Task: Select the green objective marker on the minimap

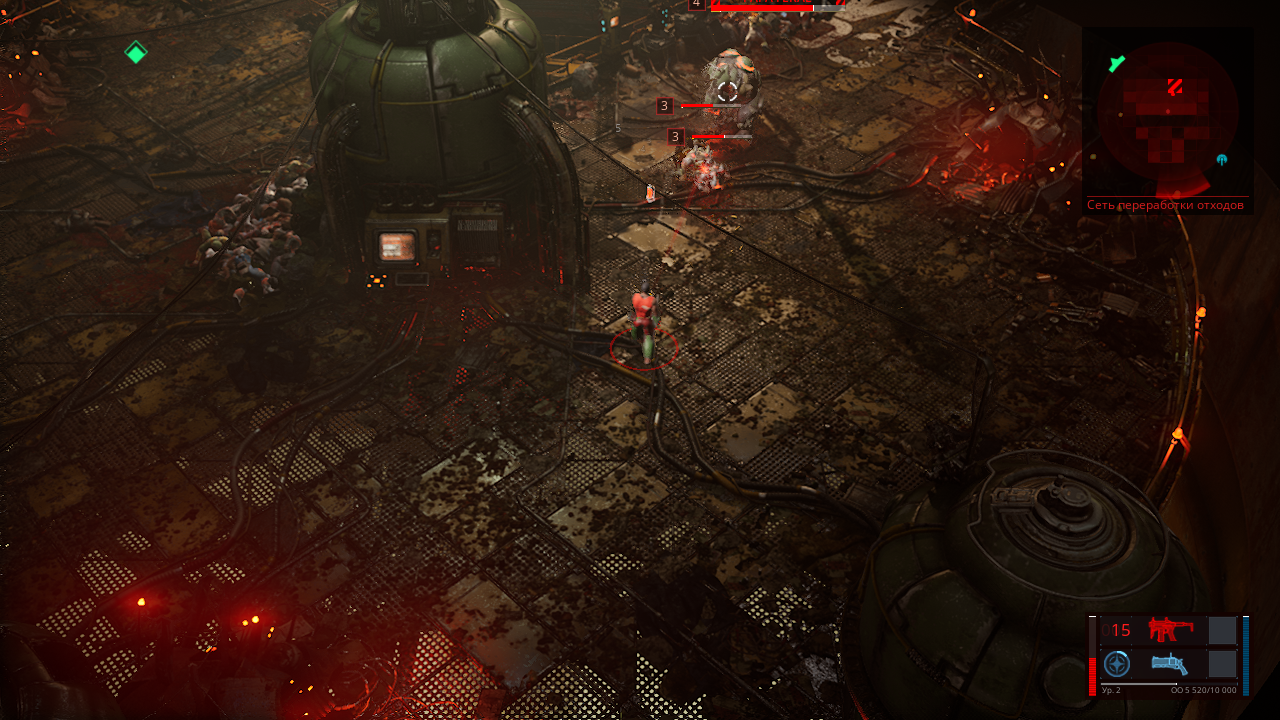Action: pos(1117,64)
